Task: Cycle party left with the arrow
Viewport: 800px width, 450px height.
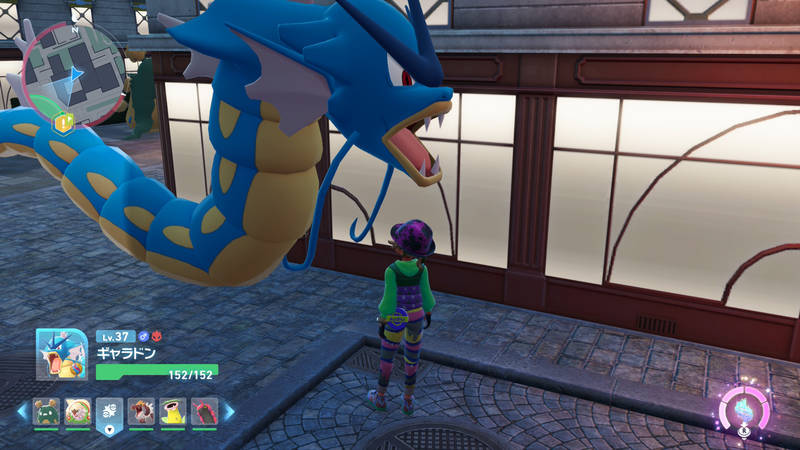Action: 21,411
